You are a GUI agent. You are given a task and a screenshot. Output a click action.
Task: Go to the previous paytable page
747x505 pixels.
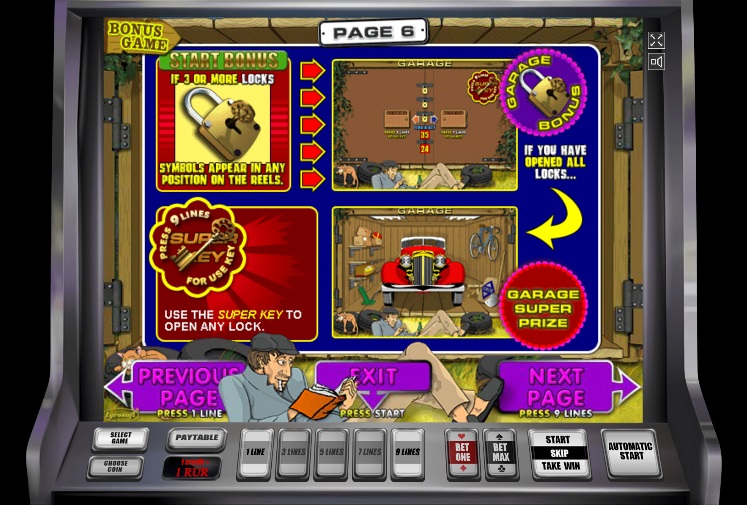pyautogui.click(x=170, y=386)
